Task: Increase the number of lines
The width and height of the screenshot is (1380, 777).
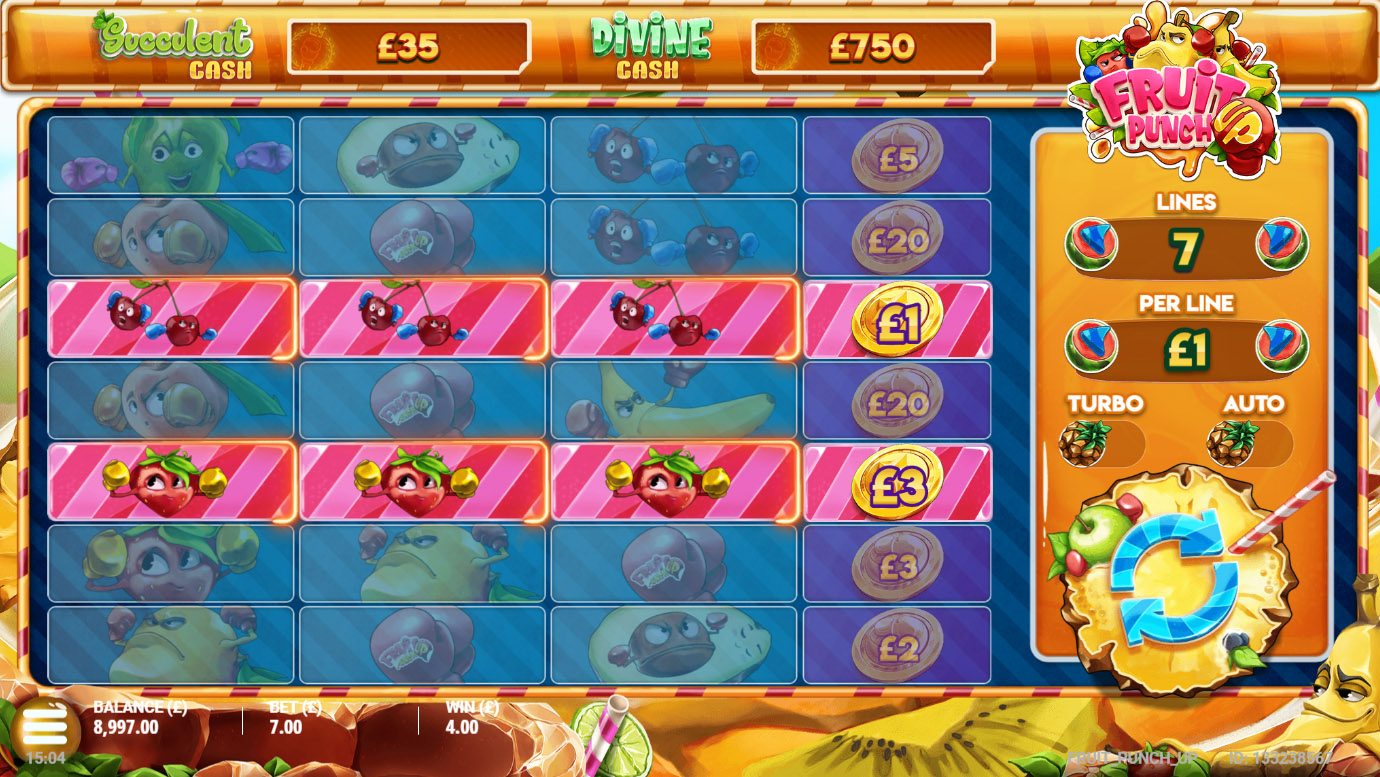Action: tap(1282, 245)
